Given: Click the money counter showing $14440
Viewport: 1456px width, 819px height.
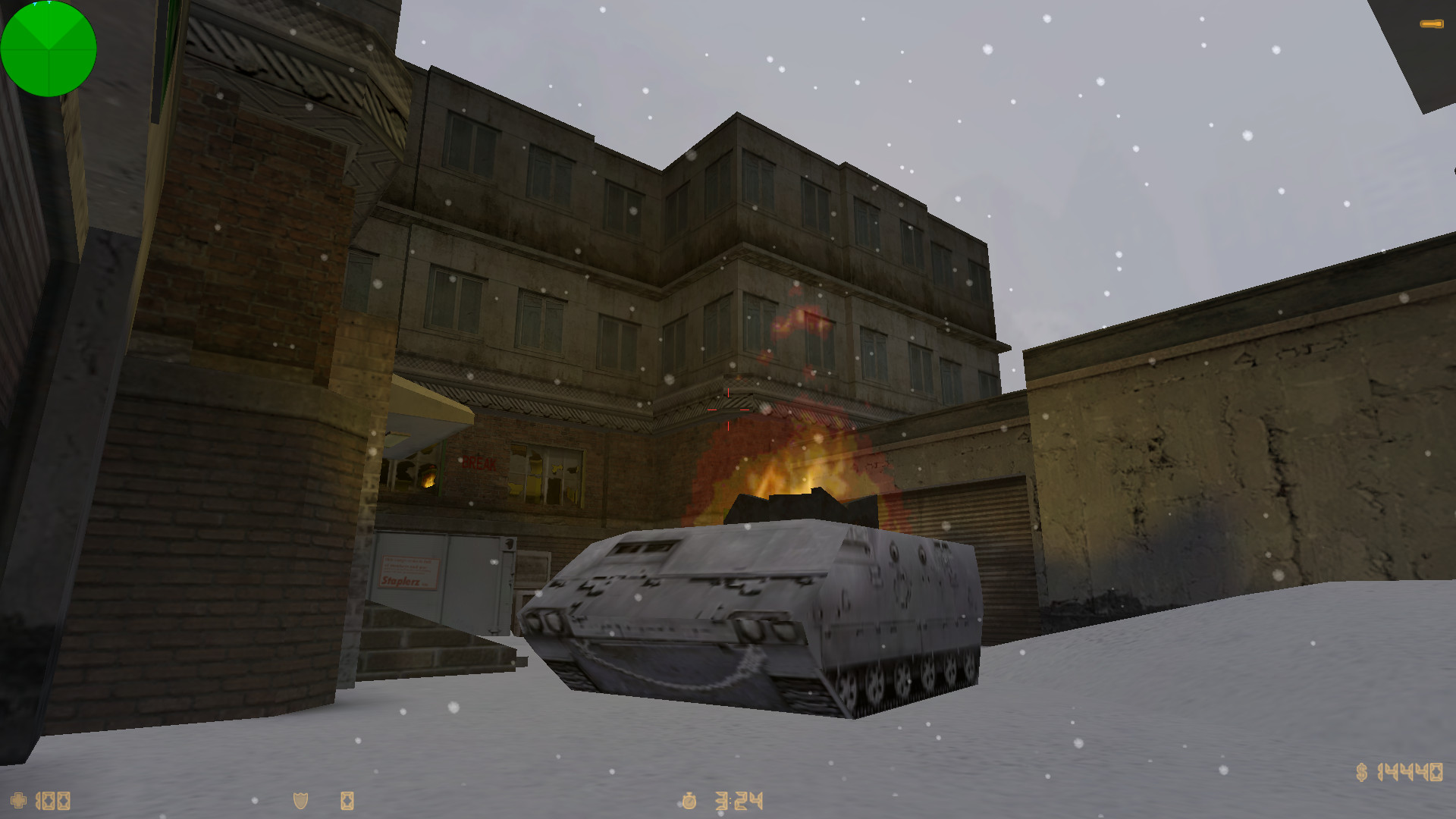Looking at the screenshot, I should coord(1401,773).
